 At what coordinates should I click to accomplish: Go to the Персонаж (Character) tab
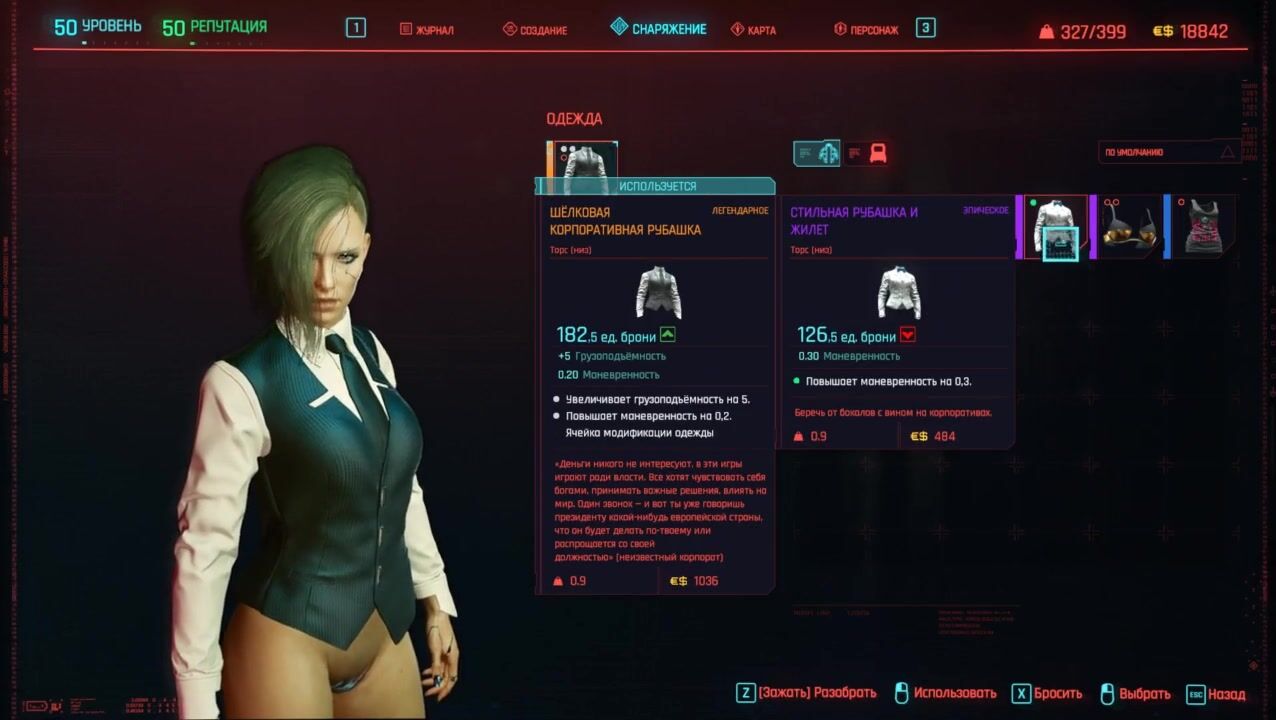pyautogui.click(x=866, y=30)
